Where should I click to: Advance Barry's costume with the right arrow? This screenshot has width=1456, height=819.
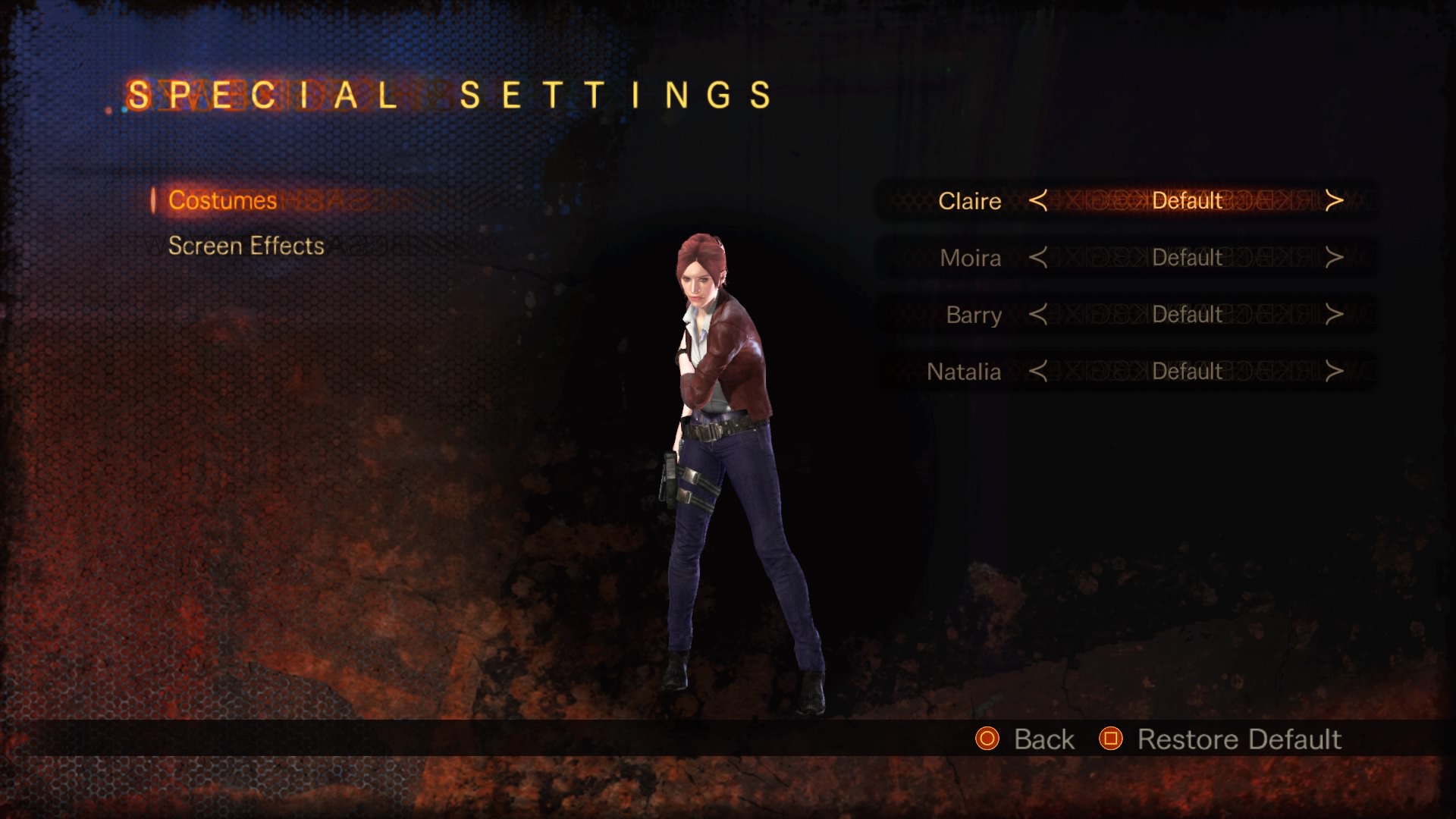coord(1334,315)
